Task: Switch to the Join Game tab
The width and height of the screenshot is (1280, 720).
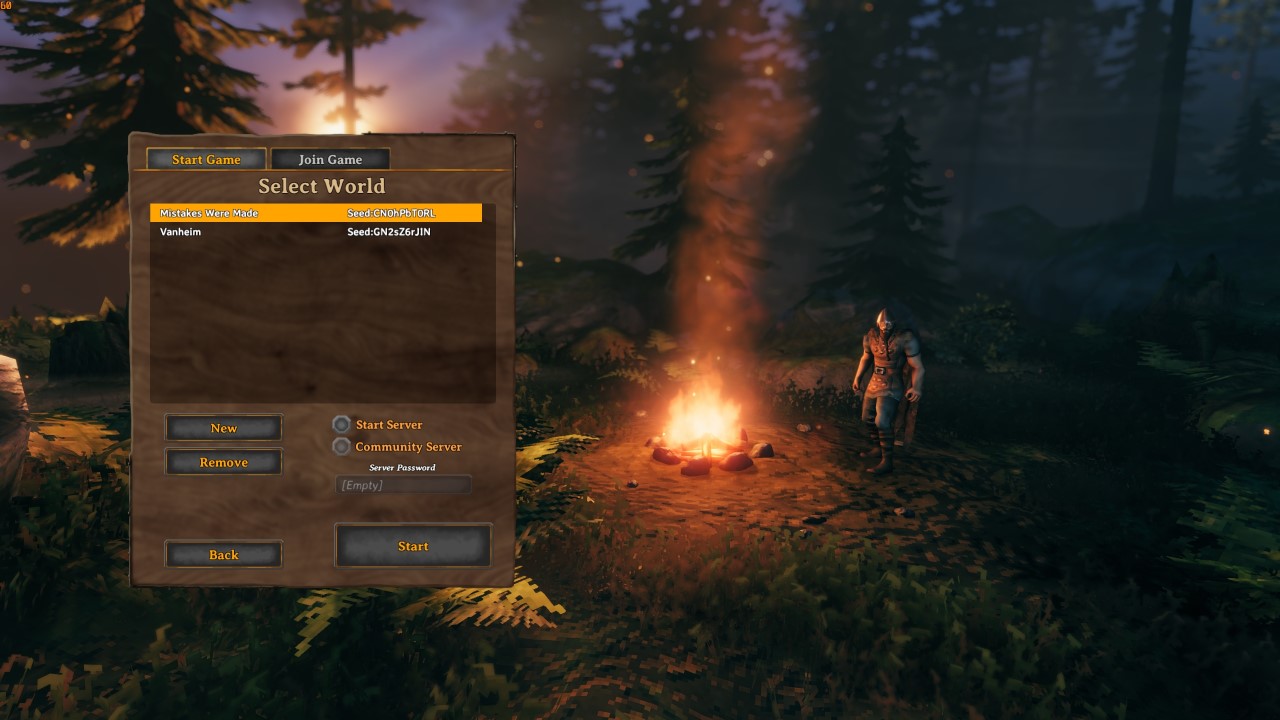Action: pyautogui.click(x=329, y=158)
